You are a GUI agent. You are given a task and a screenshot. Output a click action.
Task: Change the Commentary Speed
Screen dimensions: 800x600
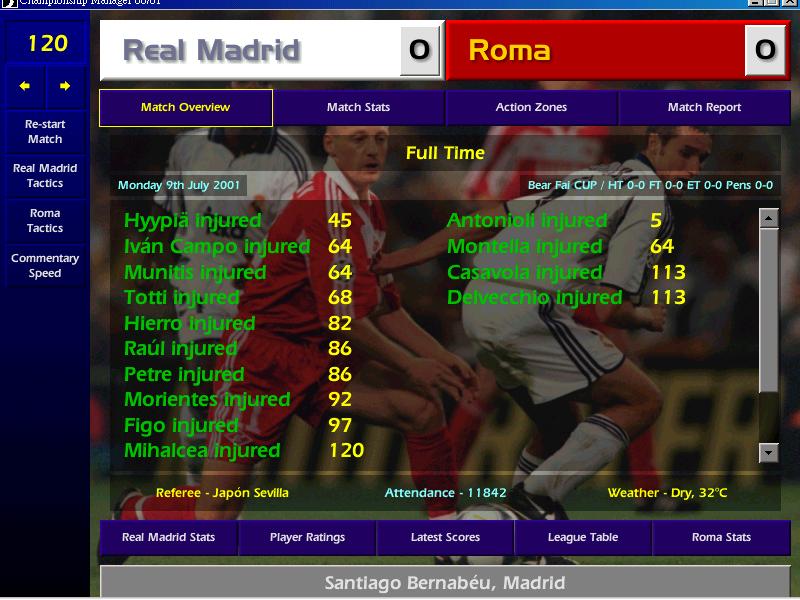click(x=45, y=266)
